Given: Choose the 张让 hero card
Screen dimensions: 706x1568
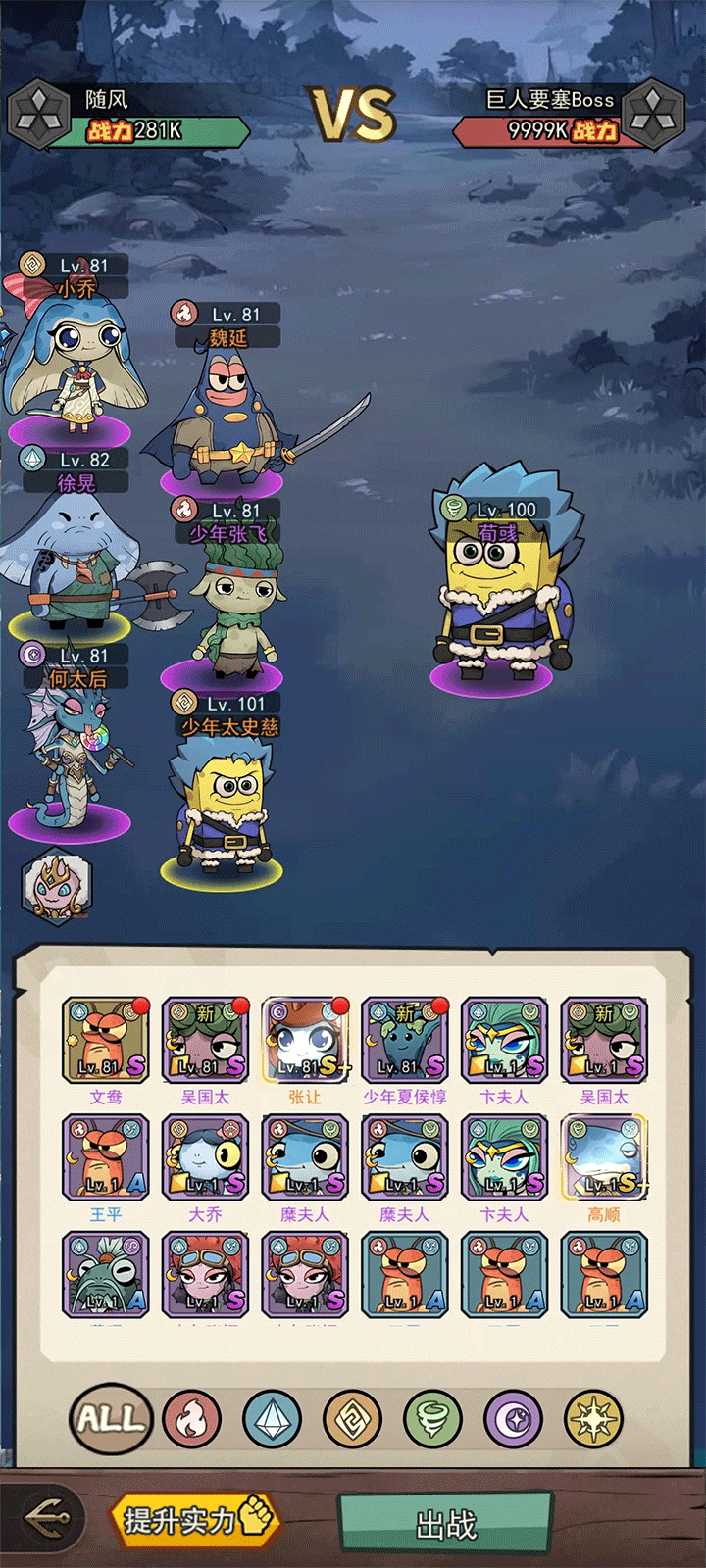Looking at the screenshot, I should pyautogui.click(x=304, y=1041).
